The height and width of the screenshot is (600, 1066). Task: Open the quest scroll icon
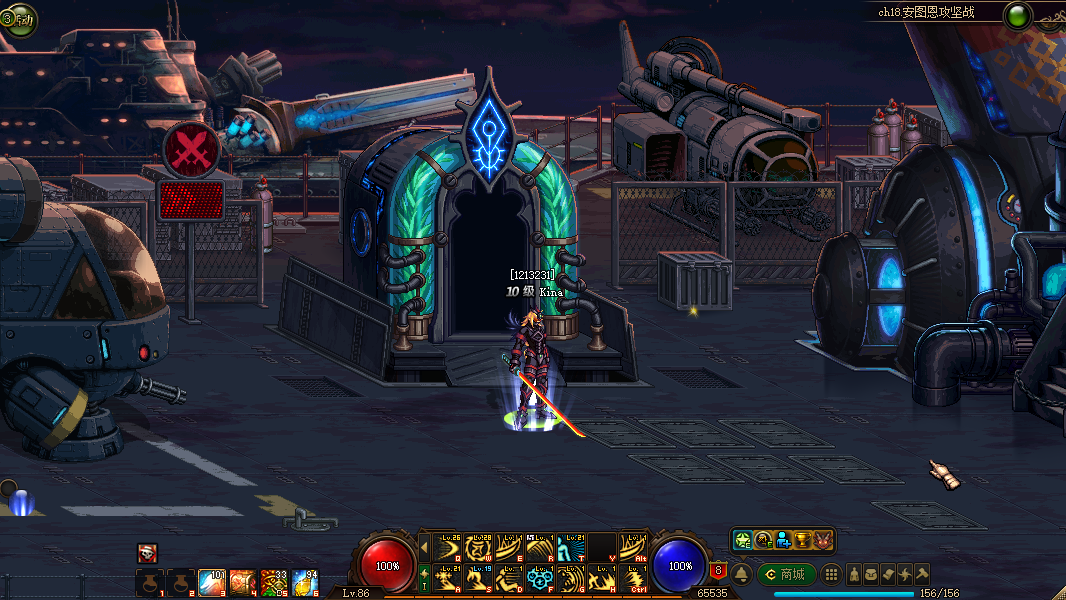point(888,574)
